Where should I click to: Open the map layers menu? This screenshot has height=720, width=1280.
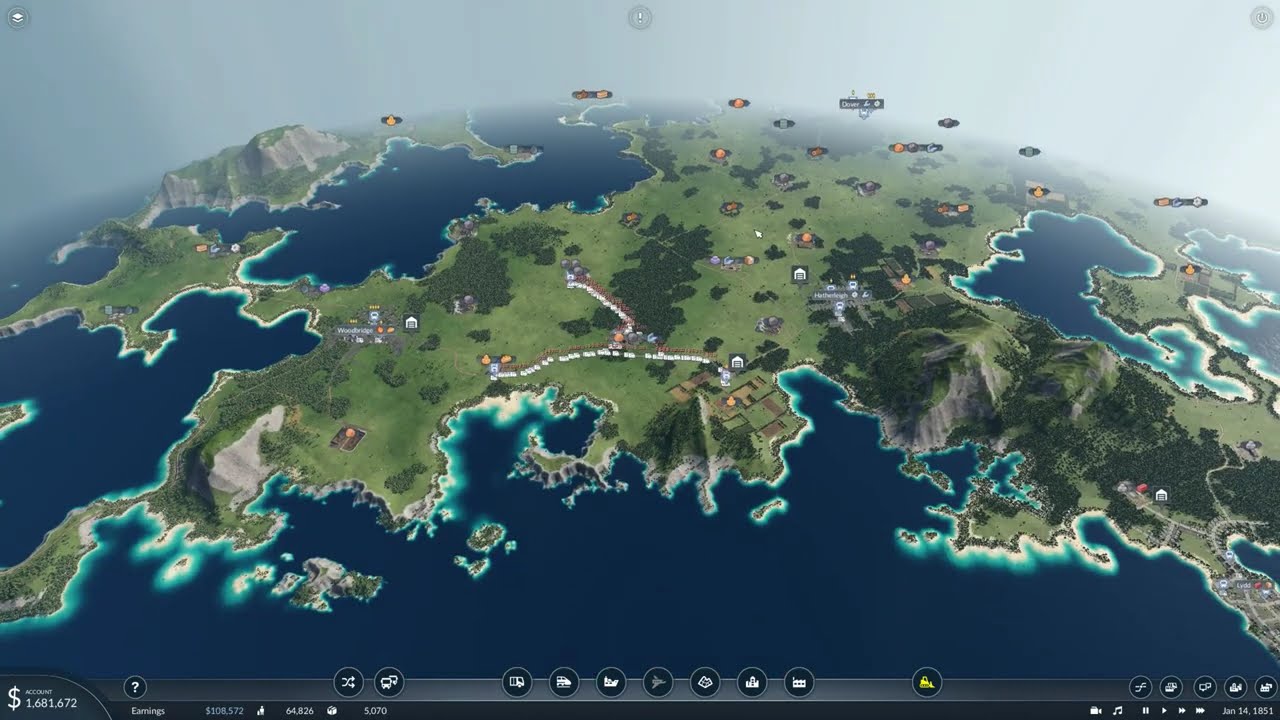19,17
